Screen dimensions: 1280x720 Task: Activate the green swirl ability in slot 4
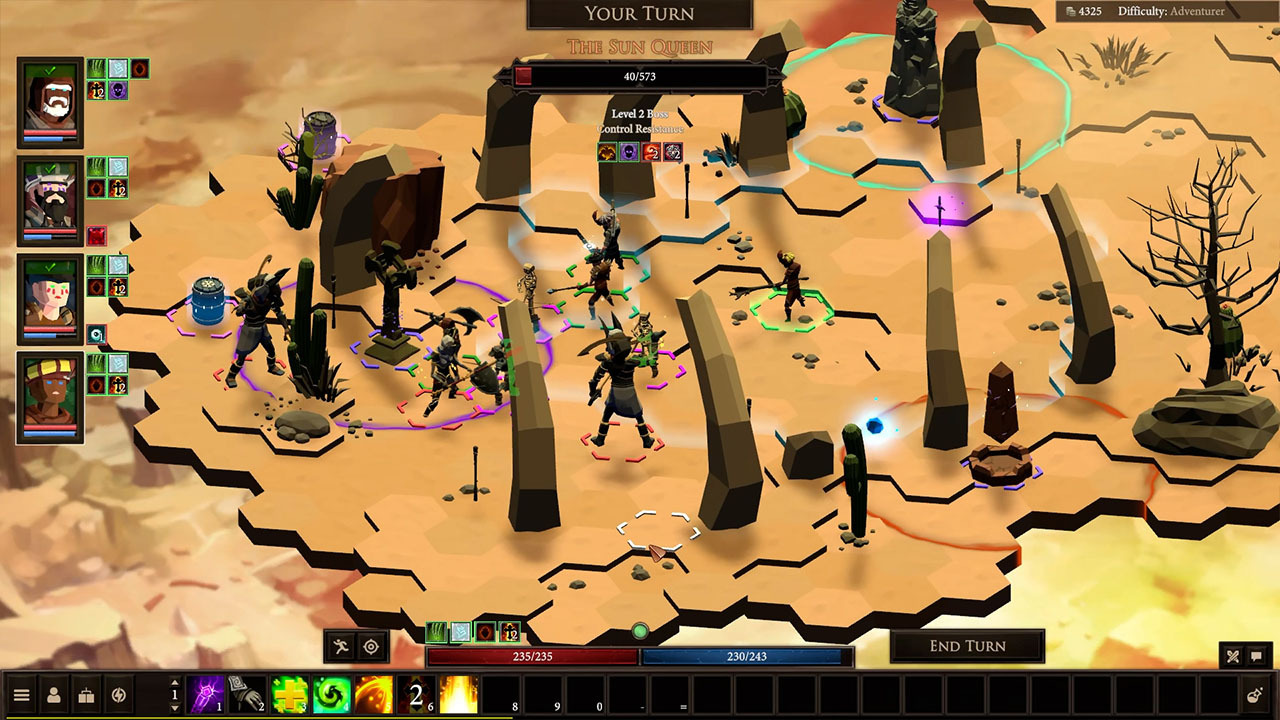click(332, 695)
